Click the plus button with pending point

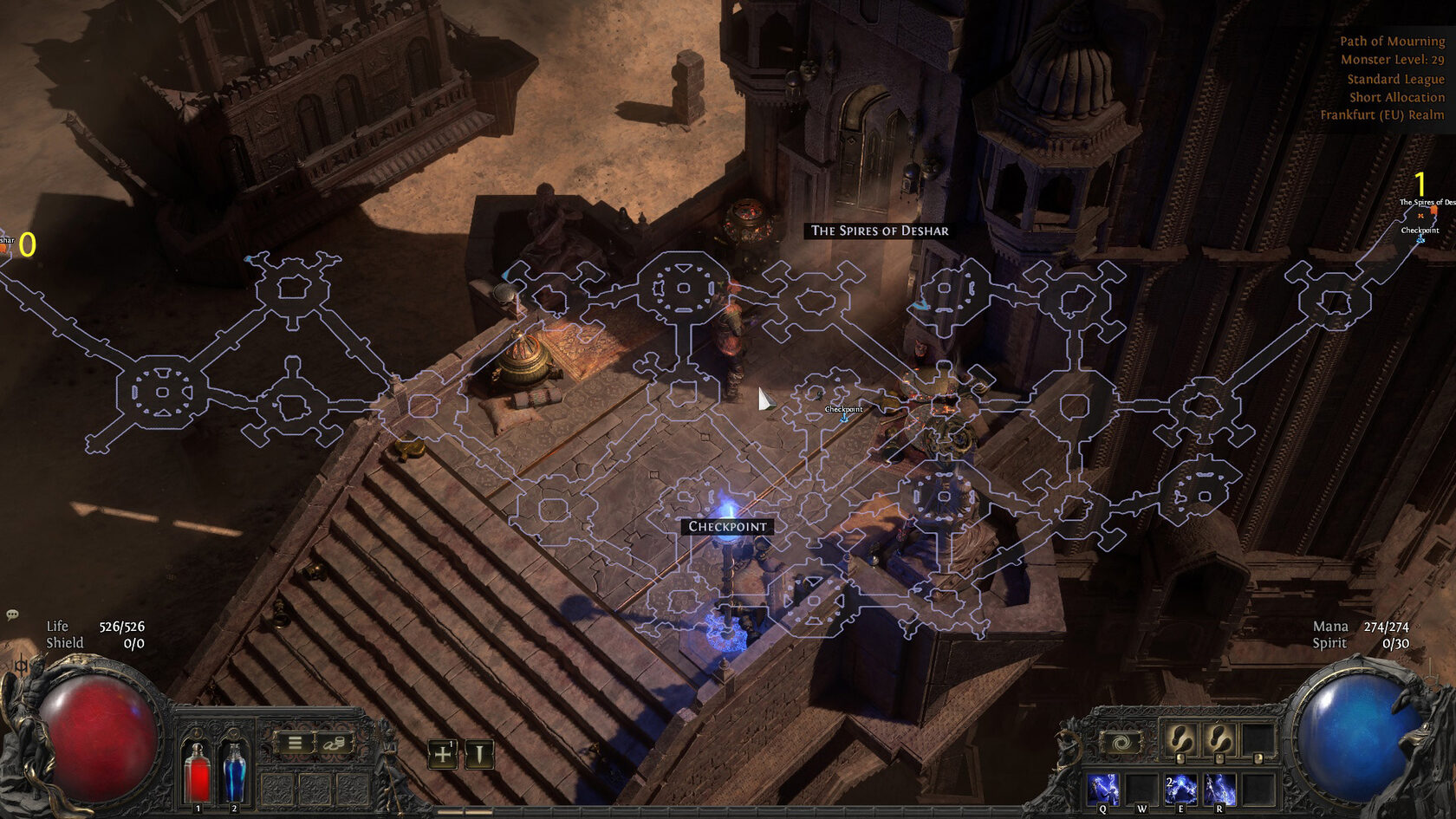coord(443,754)
